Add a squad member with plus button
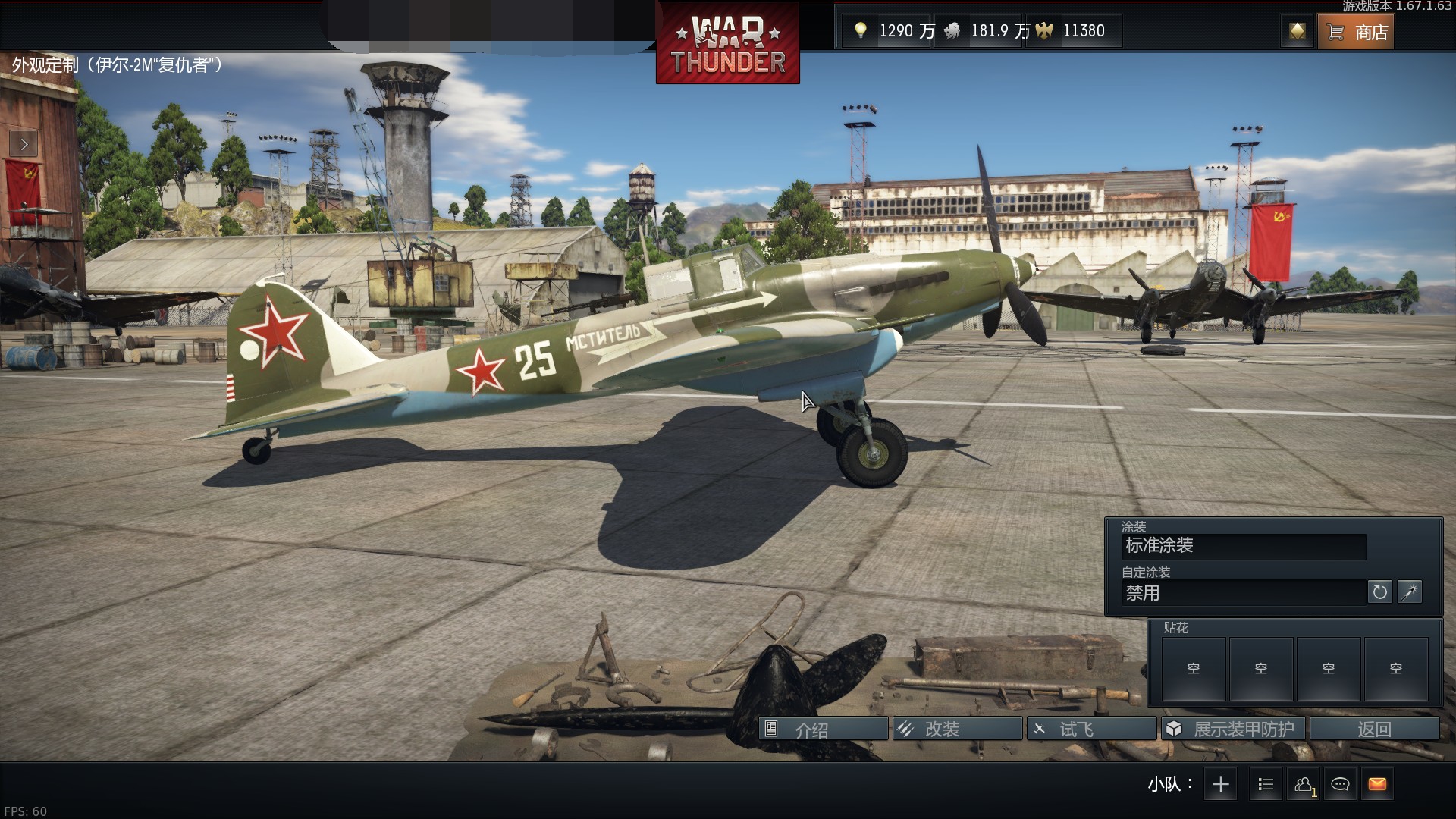Viewport: 1456px width, 819px height. point(1220,785)
